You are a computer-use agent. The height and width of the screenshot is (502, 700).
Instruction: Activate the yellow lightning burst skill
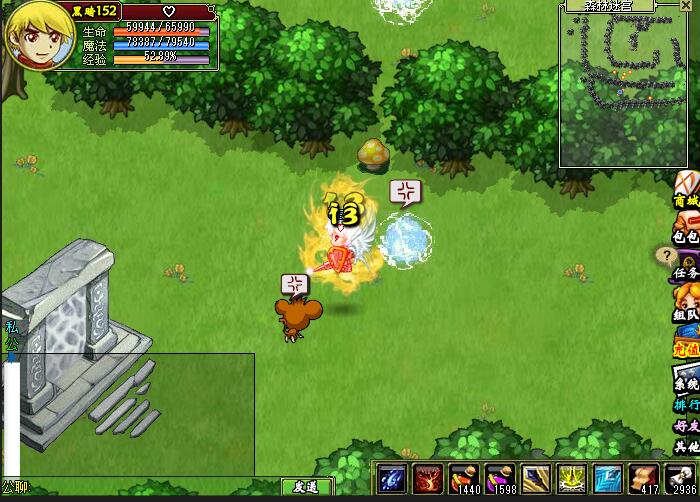click(x=571, y=478)
